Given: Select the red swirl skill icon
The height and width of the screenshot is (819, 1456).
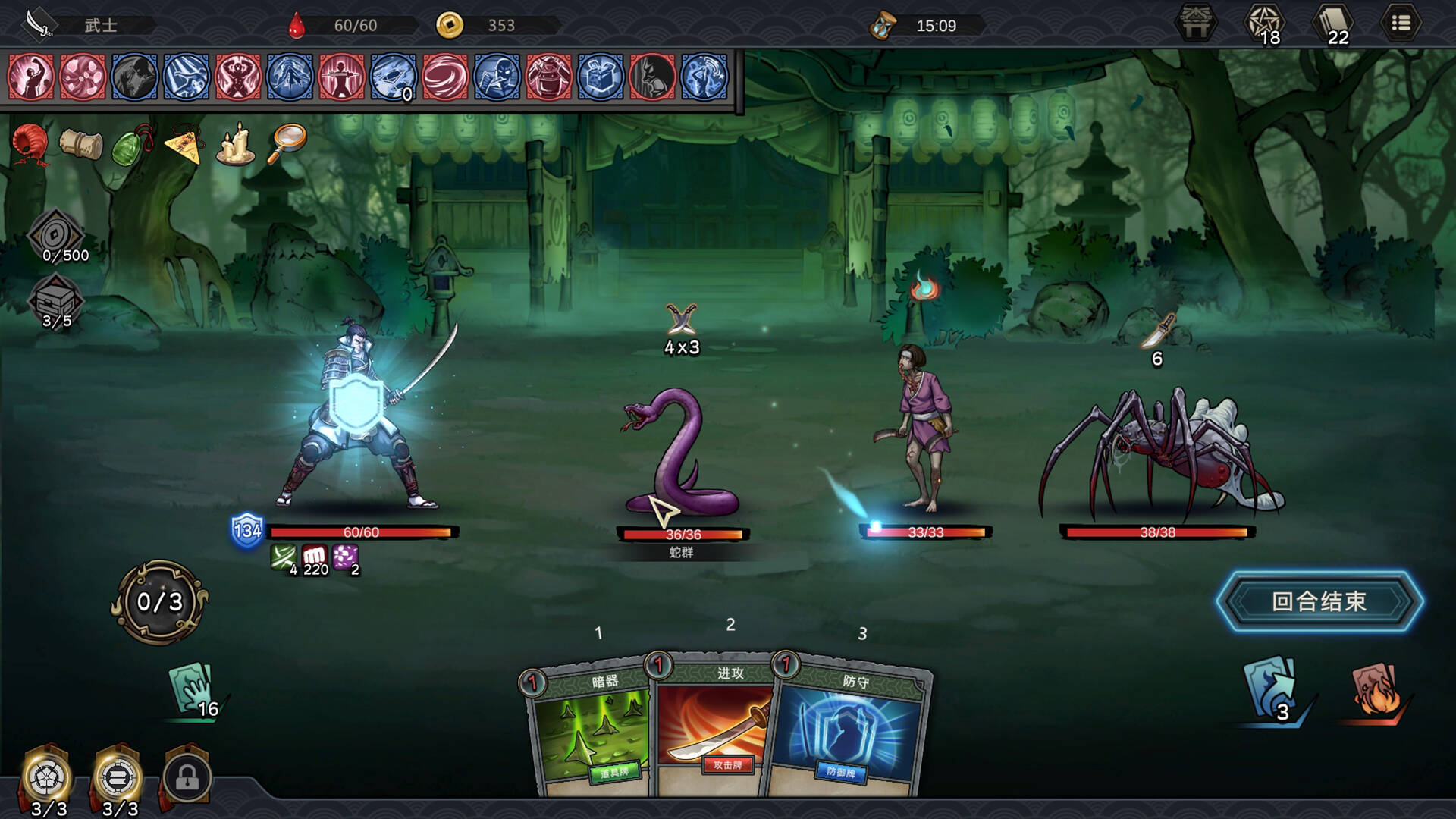Looking at the screenshot, I should [x=445, y=77].
